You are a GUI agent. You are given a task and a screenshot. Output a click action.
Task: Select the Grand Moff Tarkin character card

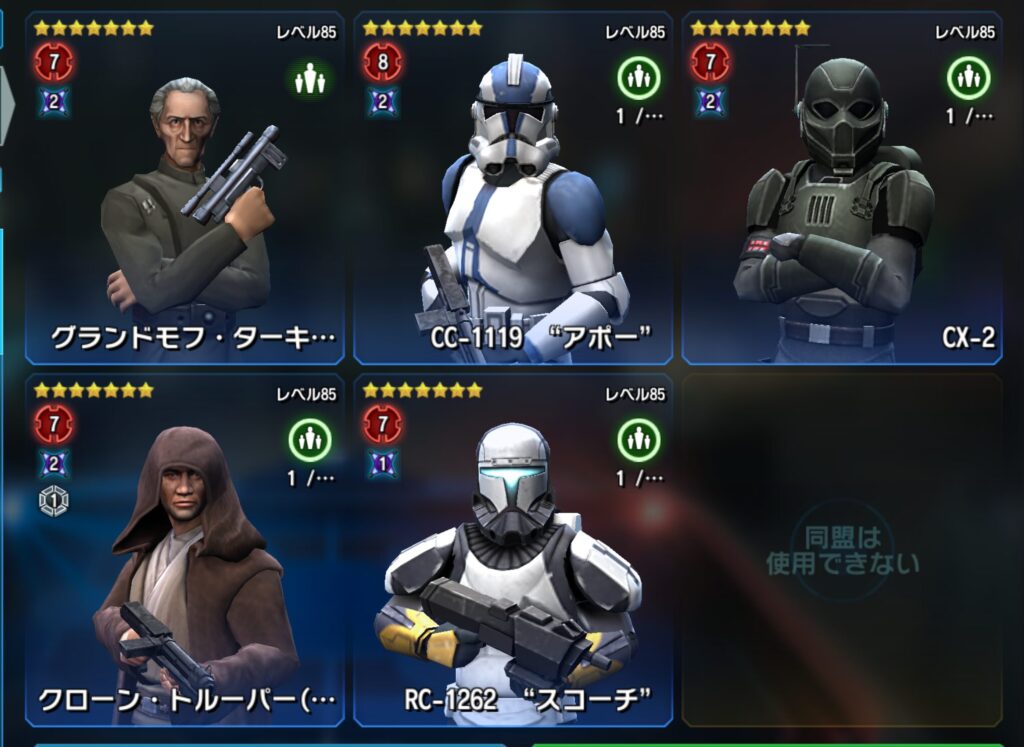coord(185,190)
